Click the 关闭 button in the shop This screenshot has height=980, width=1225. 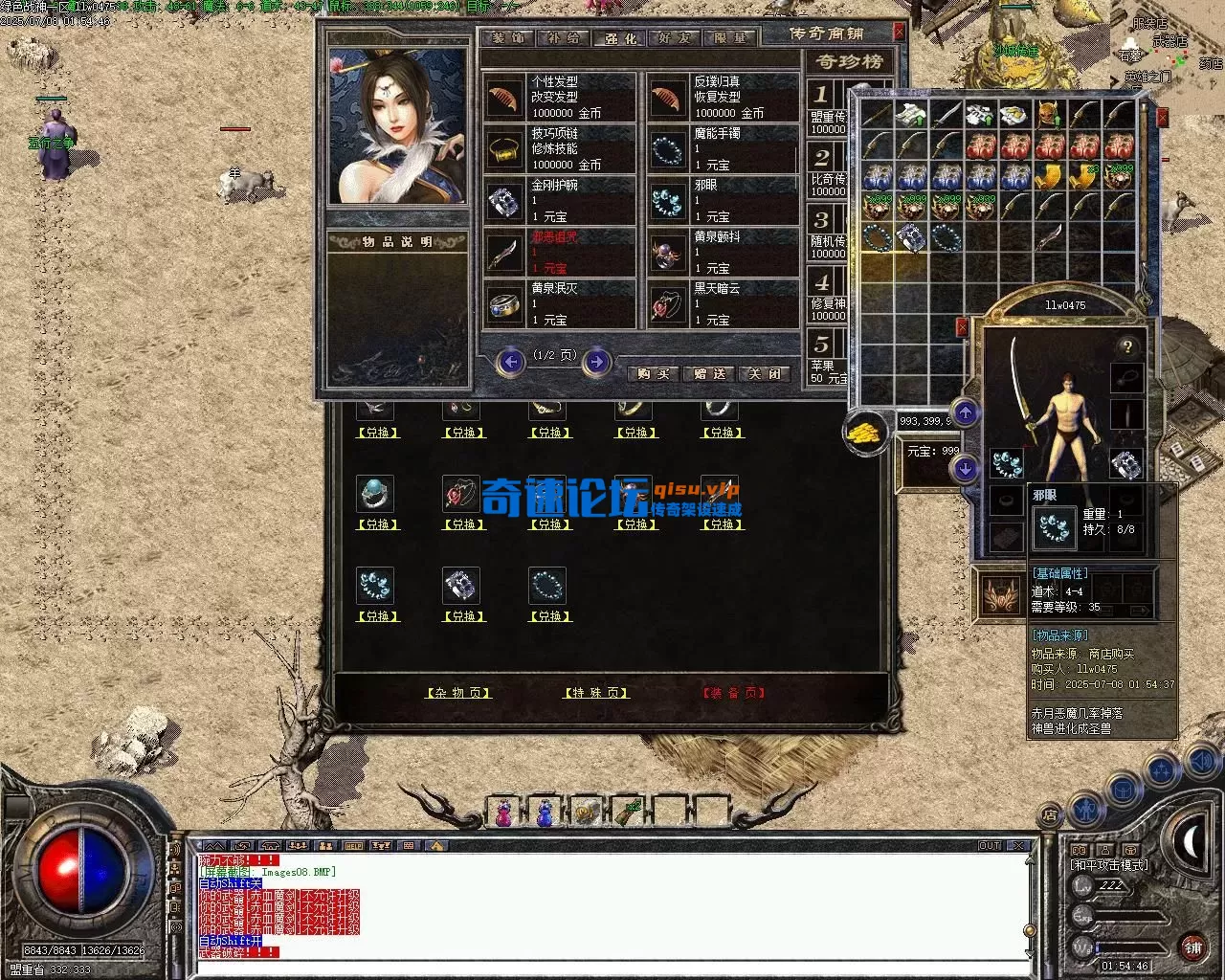click(x=765, y=373)
